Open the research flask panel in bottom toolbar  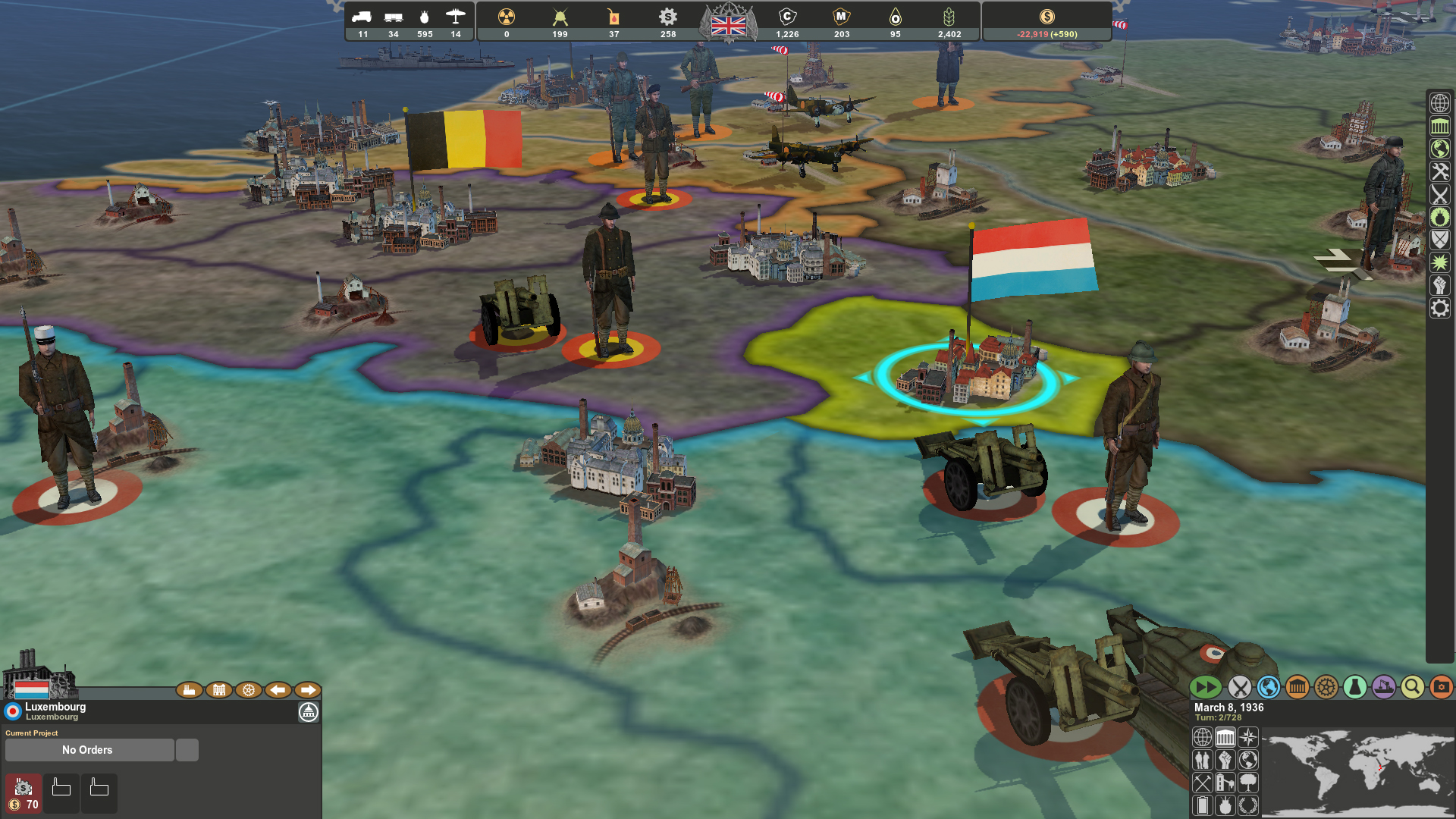[1356, 687]
